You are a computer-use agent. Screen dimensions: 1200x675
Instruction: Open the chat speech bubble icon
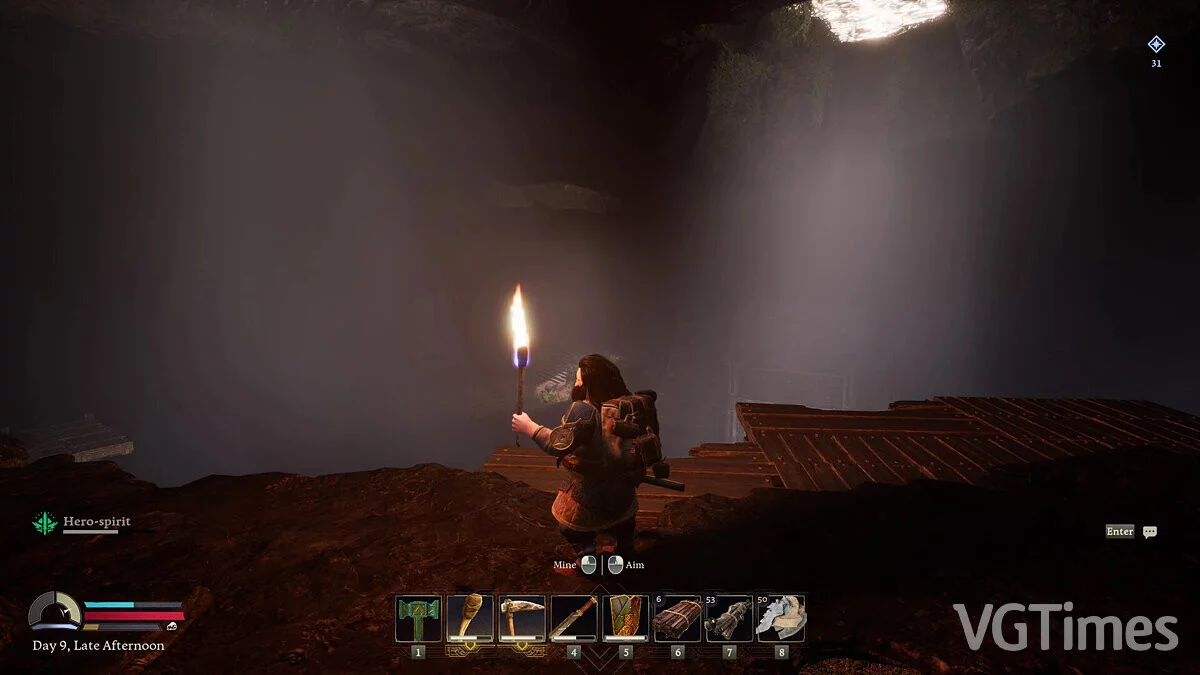(x=1150, y=532)
